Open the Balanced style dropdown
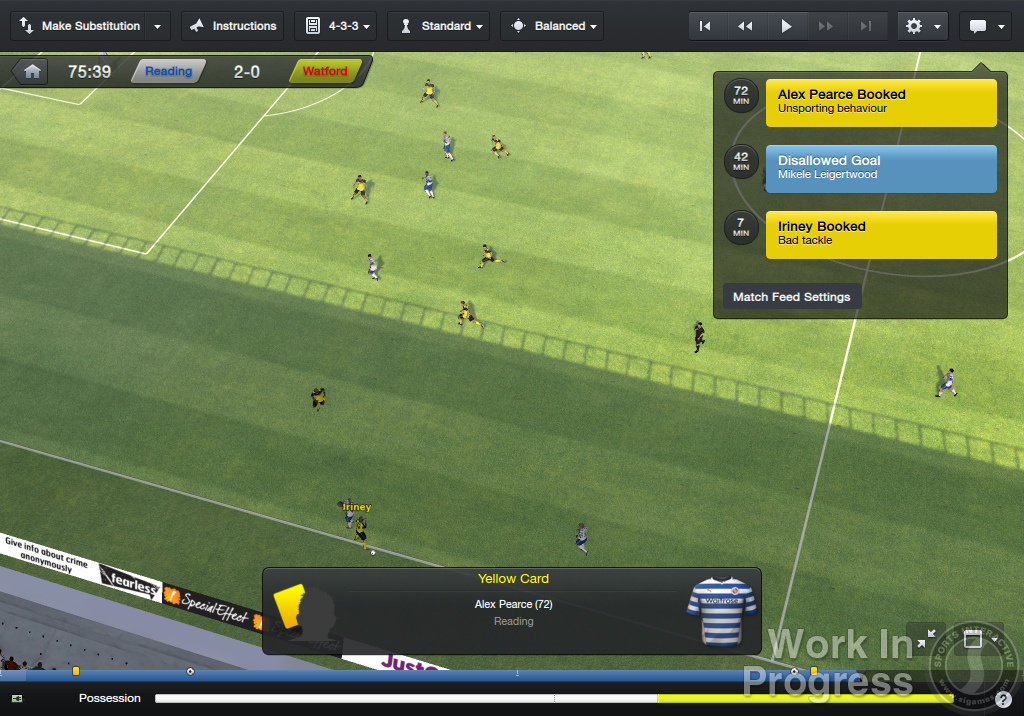The image size is (1024, 716). [552, 26]
